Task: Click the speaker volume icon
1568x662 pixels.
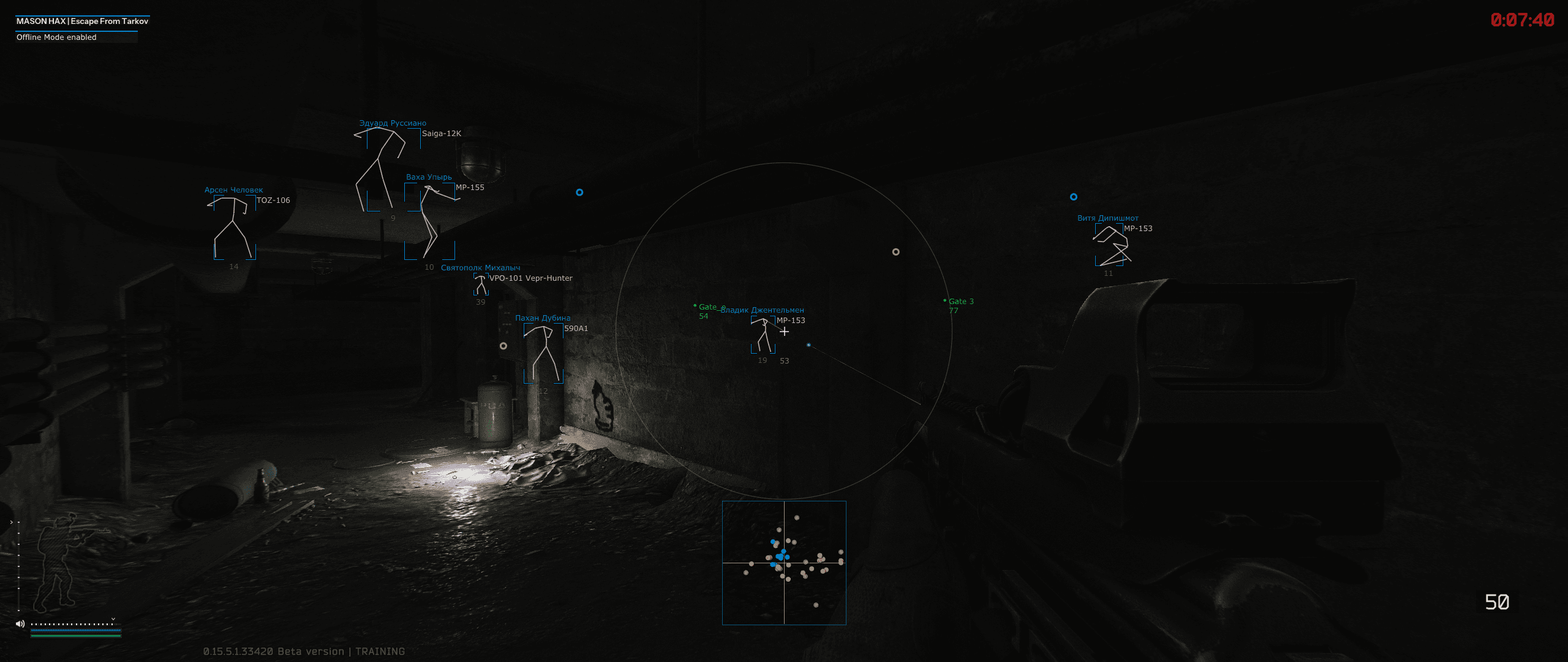Action: [20, 623]
